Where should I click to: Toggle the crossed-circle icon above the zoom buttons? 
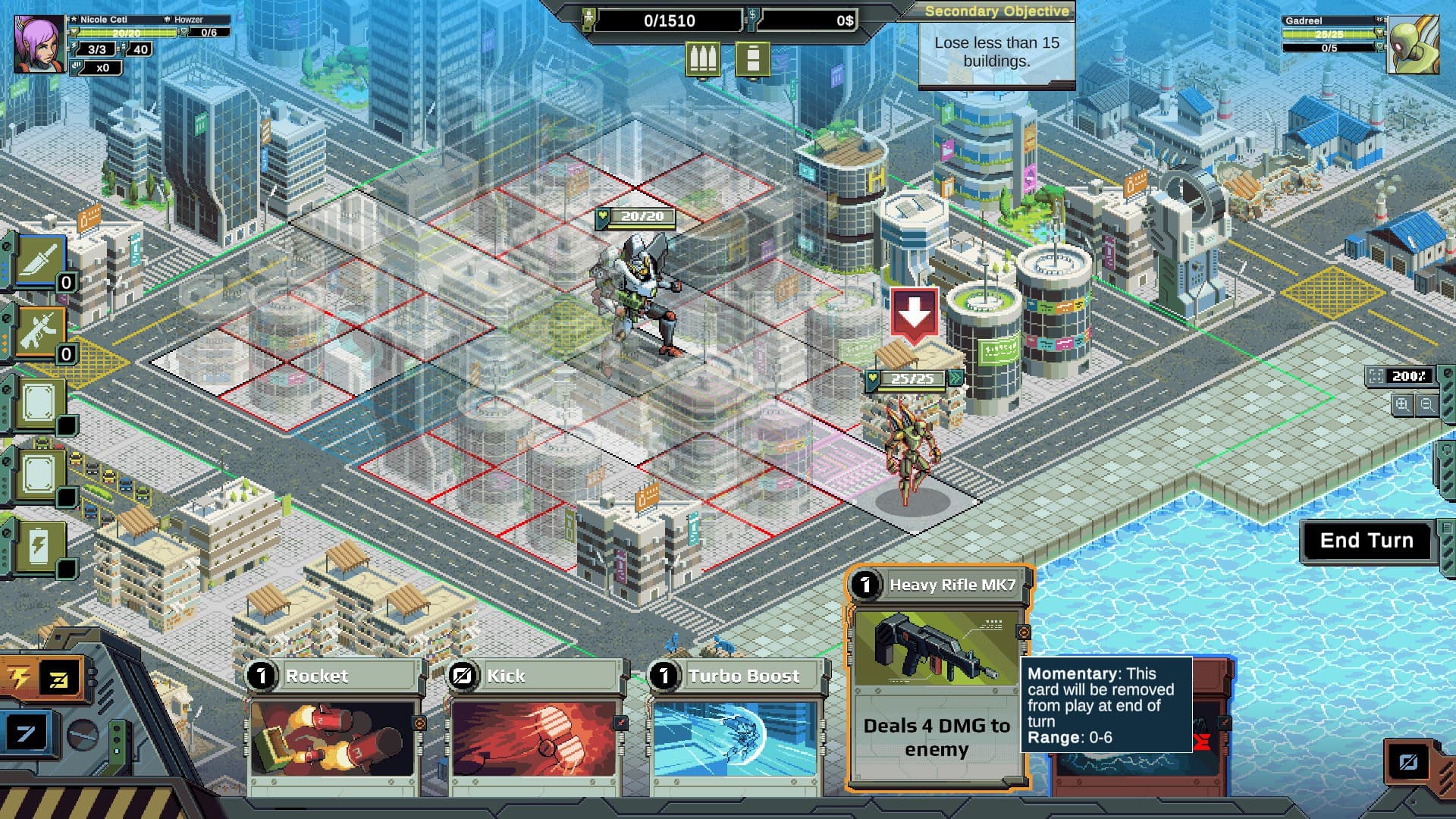pos(1447,374)
